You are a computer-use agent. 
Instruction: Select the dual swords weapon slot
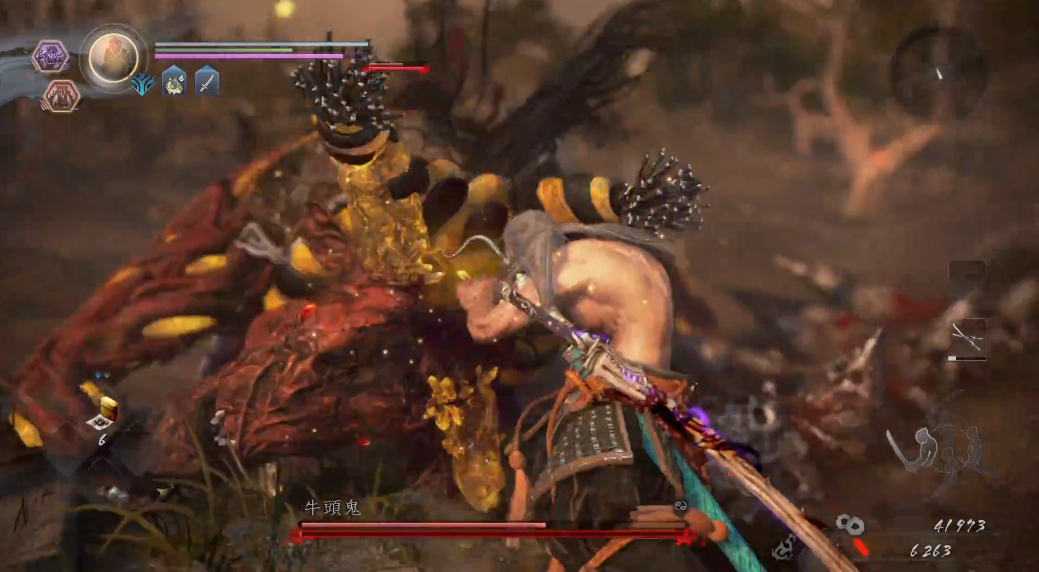click(967, 339)
